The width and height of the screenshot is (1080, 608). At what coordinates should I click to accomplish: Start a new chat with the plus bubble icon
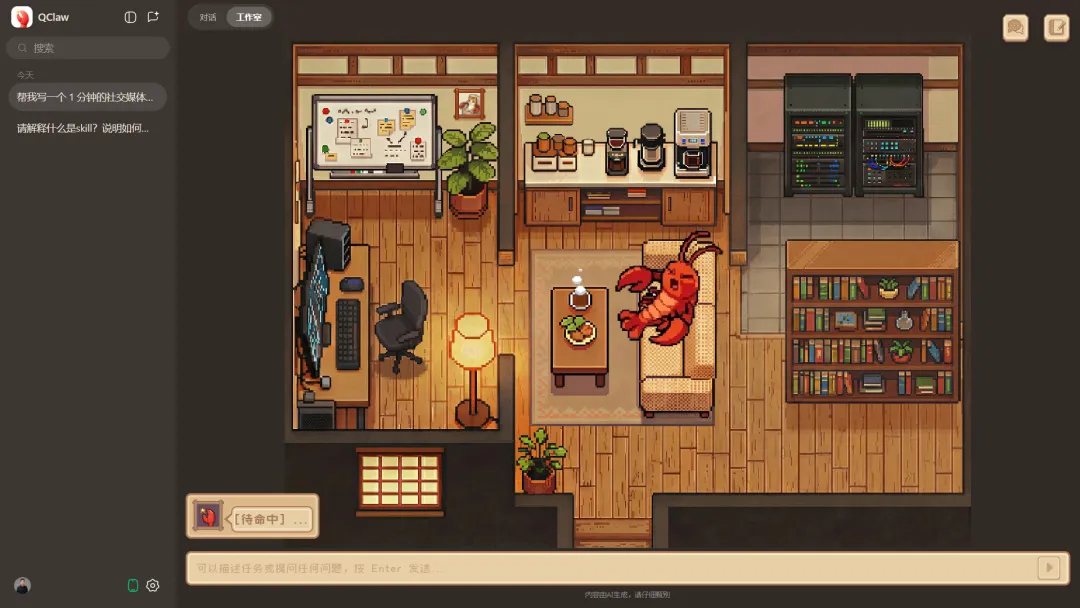153,17
